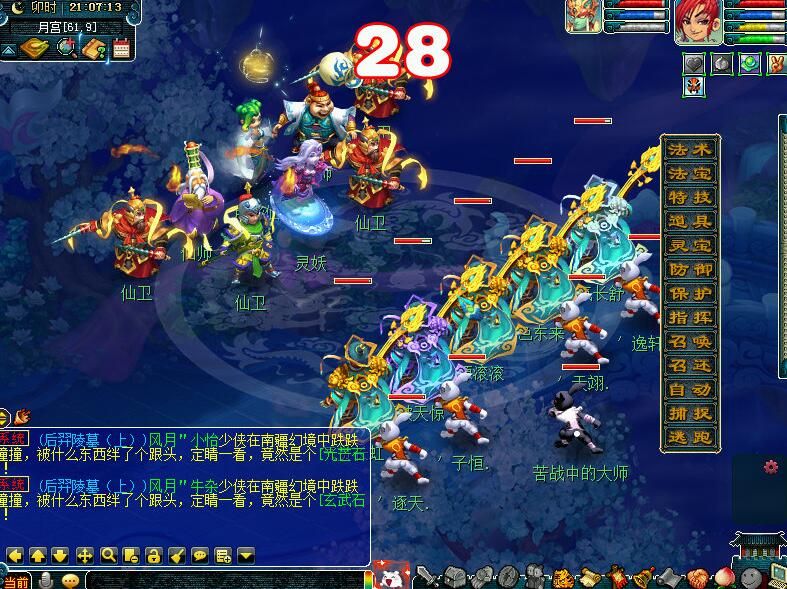Open the red-haired player character portrait
The width and height of the screenshot is (787, 589).
[697, 22]
